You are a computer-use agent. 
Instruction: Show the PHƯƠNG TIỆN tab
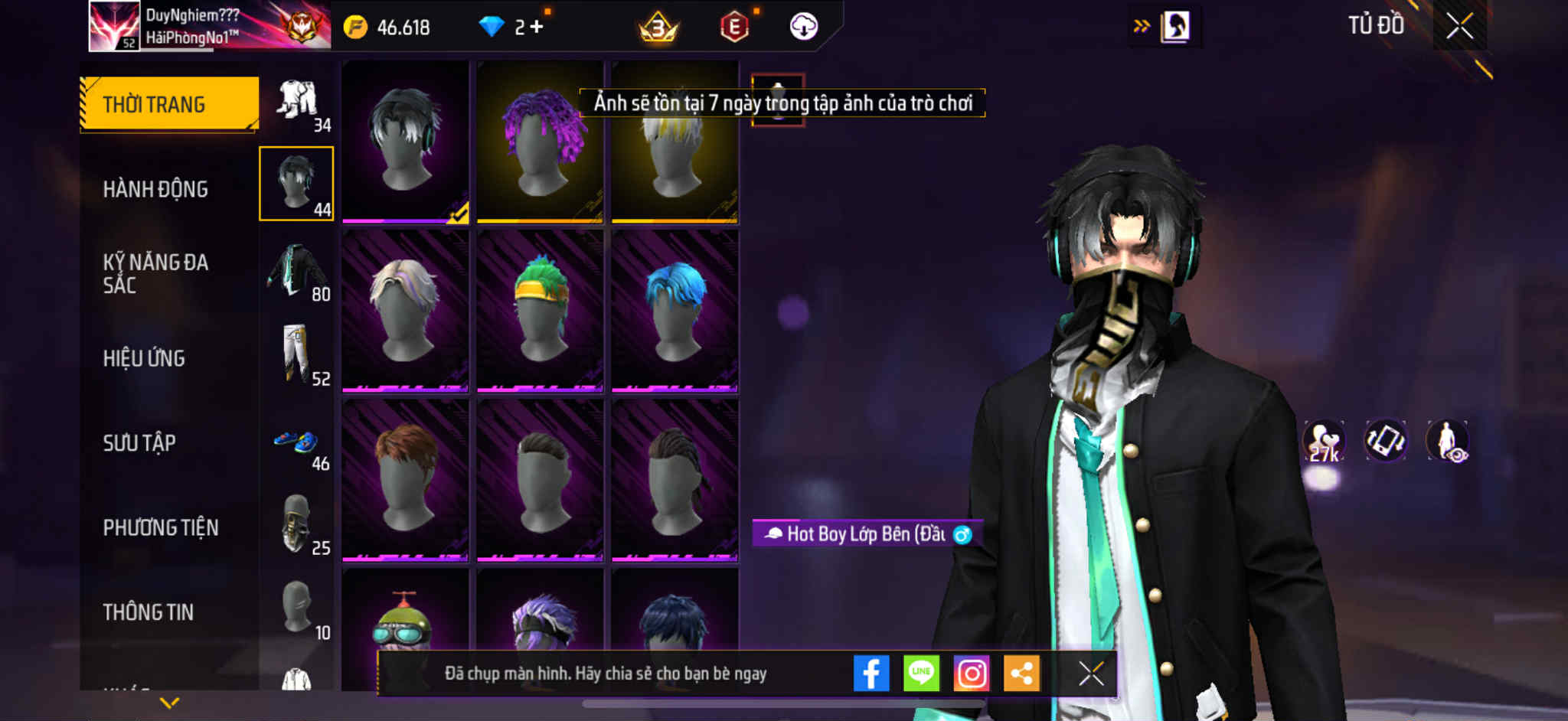pos(161,527)
